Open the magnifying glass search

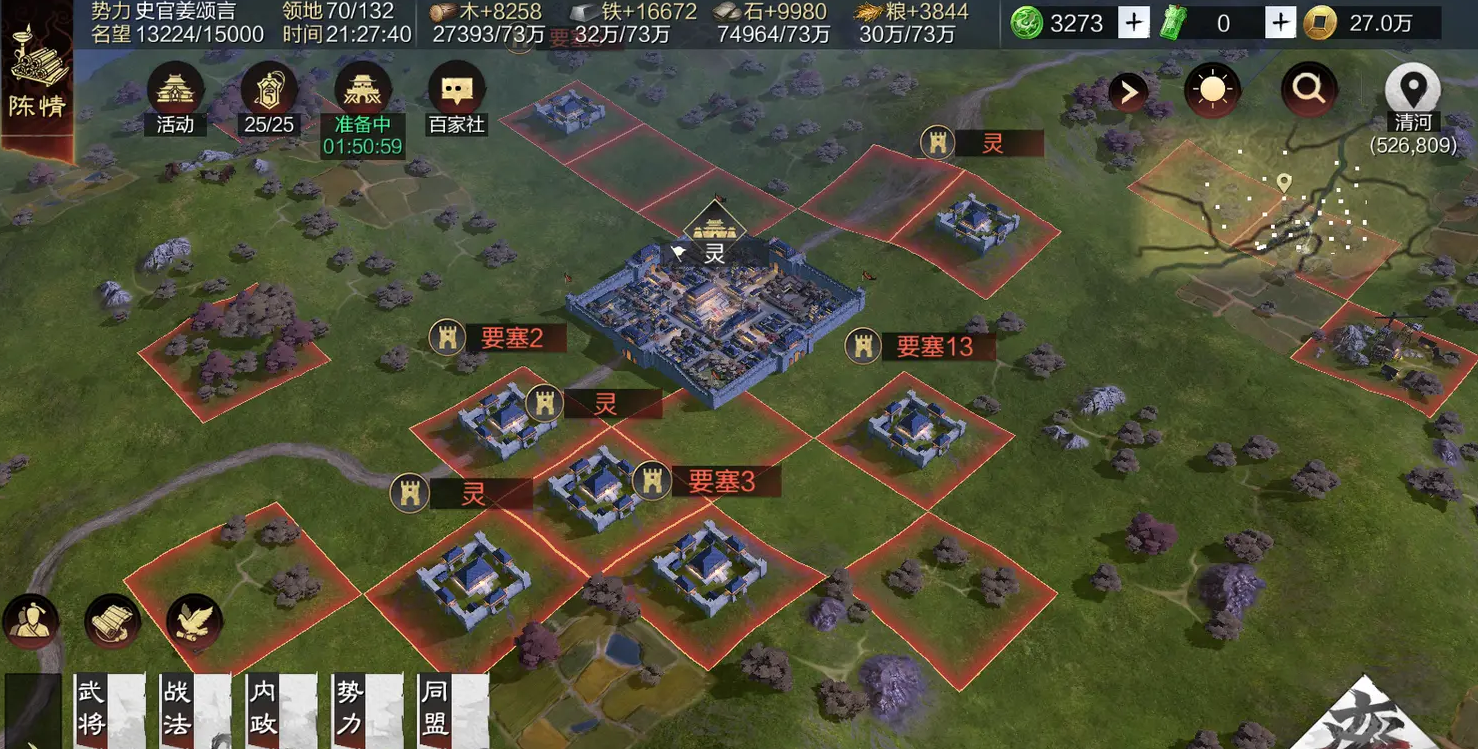(x=1308, y=91)
